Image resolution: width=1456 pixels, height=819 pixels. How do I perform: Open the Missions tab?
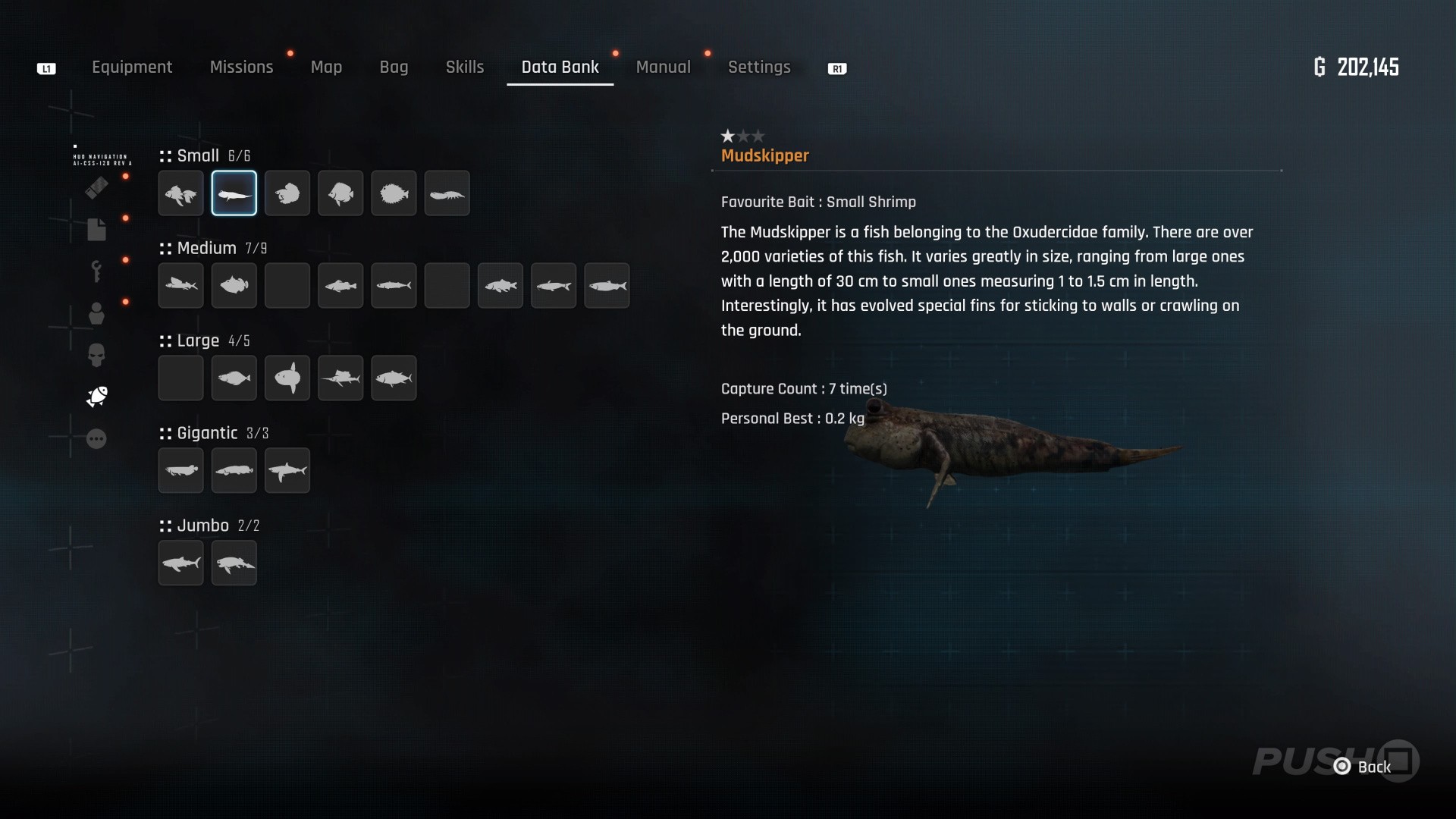[x=241, y=67]
